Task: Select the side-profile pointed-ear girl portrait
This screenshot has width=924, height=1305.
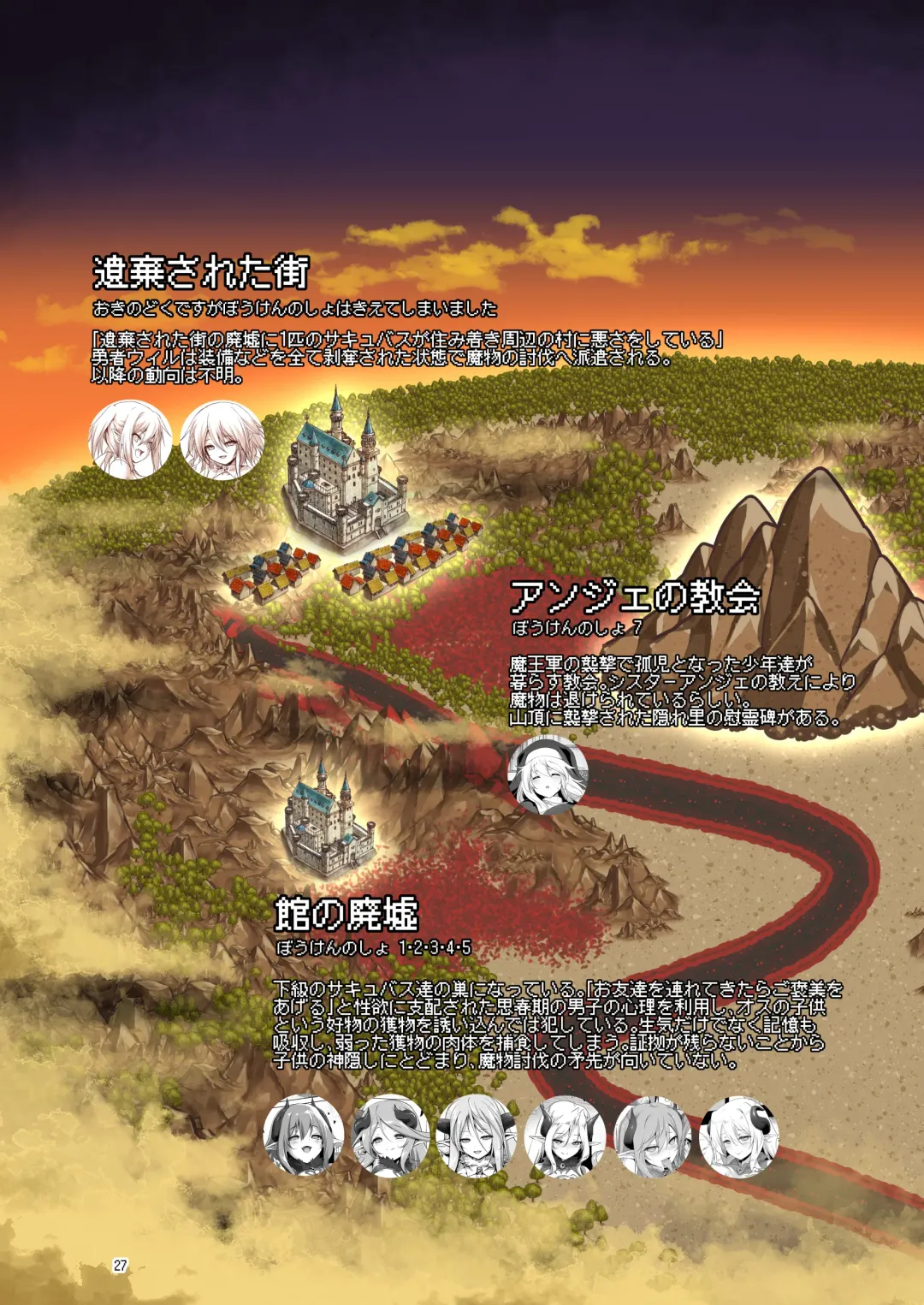Action: (x=130, y=440)
